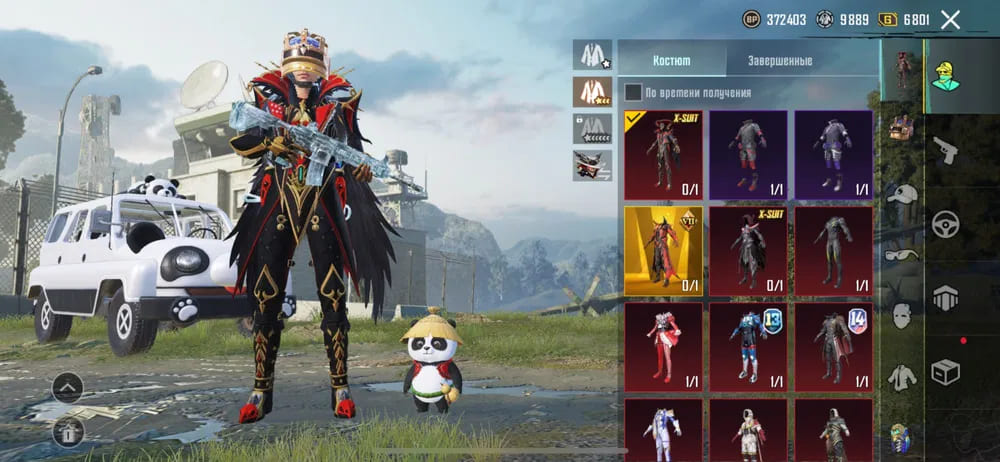Show the cap headwear subcategory
This screenshot has height=462, width=1000.
(902, 194)
